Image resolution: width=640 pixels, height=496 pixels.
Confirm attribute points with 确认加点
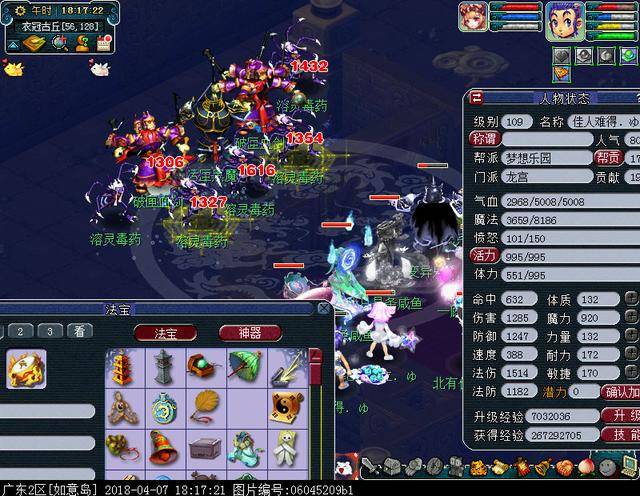coord(621,392)
